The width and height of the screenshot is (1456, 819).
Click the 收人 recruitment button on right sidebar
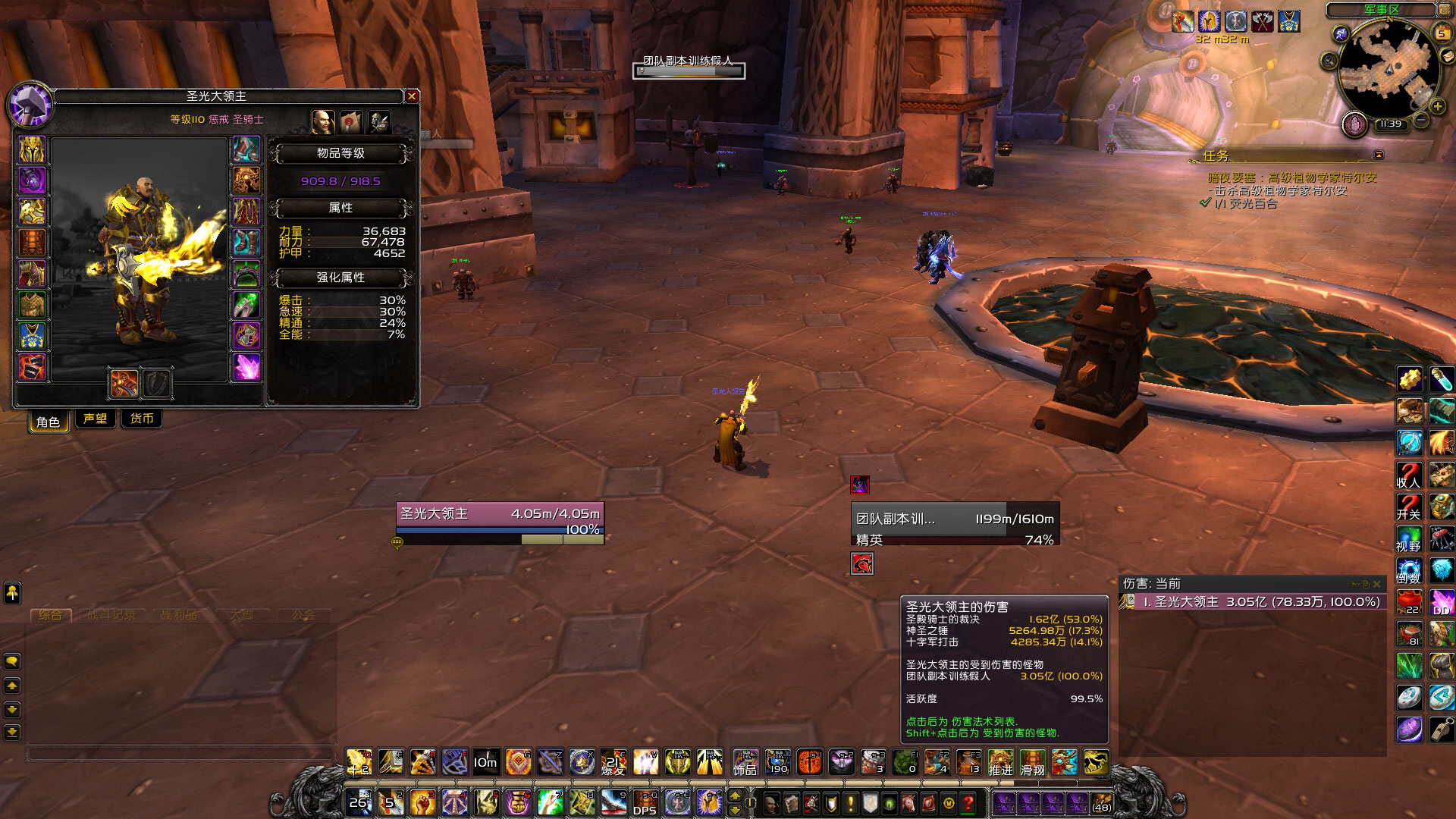[1408, 475]
